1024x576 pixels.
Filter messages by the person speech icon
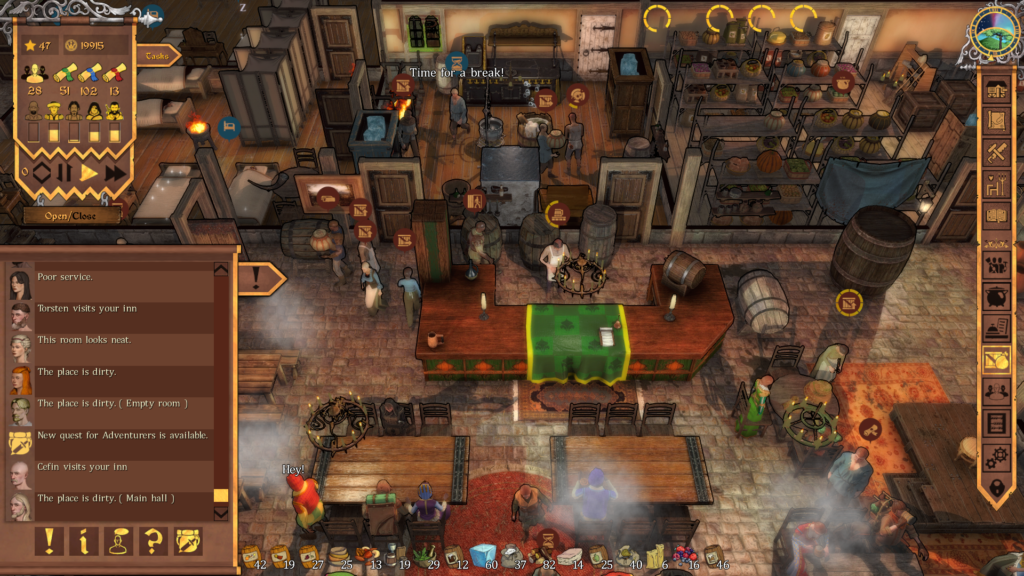tap(118, 541)
